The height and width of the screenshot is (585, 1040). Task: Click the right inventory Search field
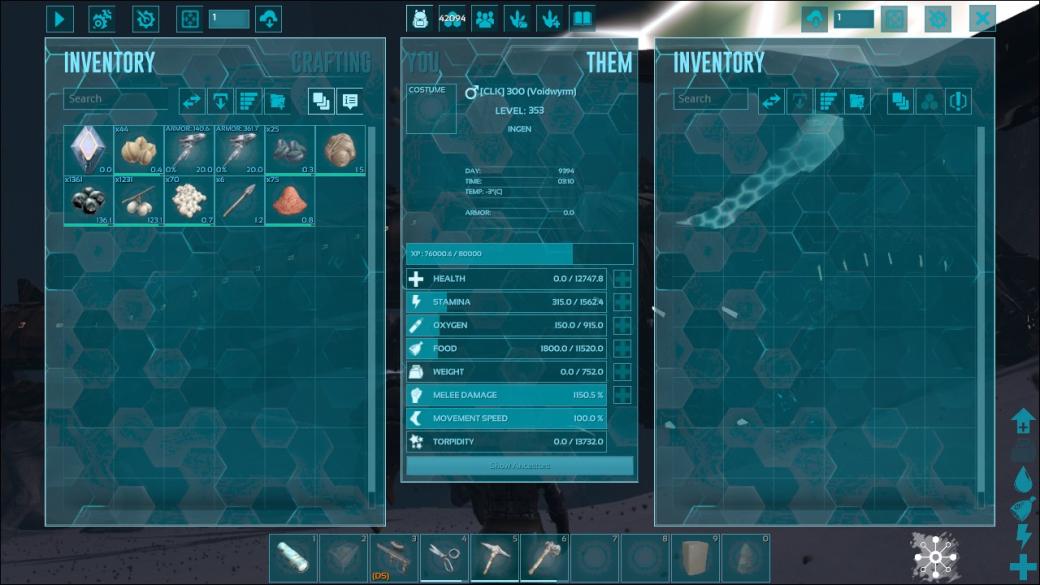(x=710, y=99)
